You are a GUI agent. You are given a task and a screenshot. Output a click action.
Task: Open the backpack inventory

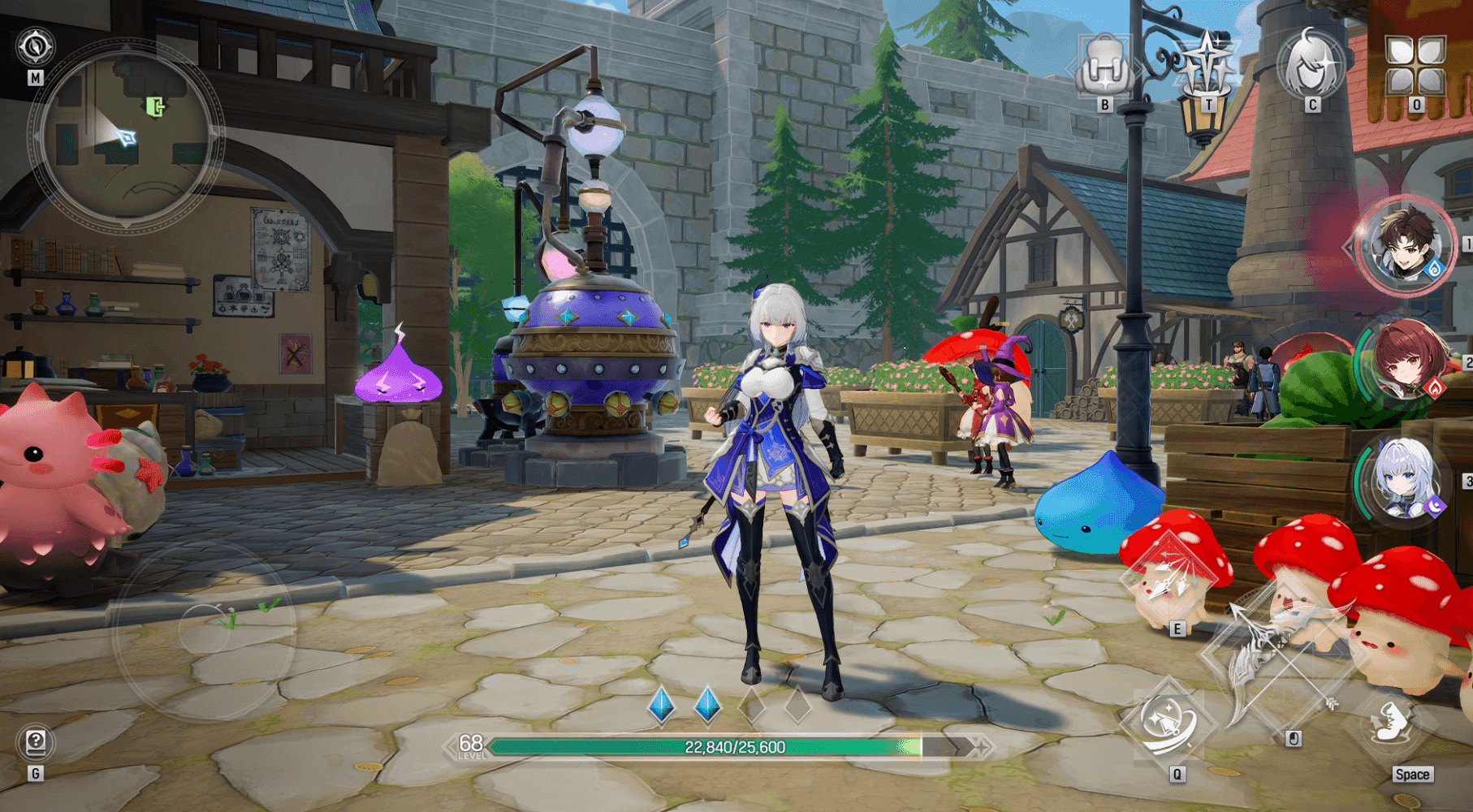click(x=1103, y=63)
